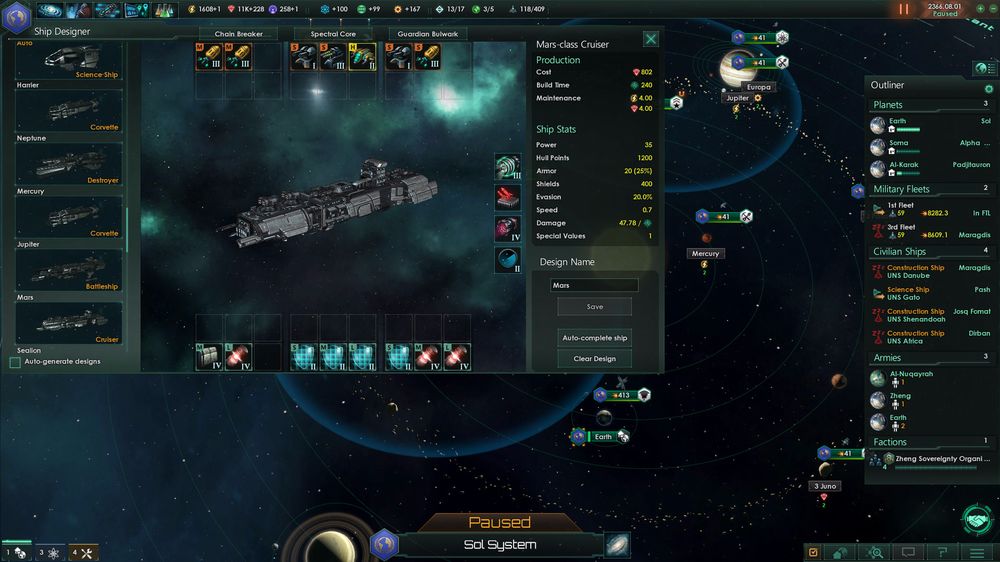Screen dimensions: 1000x562
Task: Select the Jupiter Battleship design
Action: pyautogui.click(x=69, y=270)
